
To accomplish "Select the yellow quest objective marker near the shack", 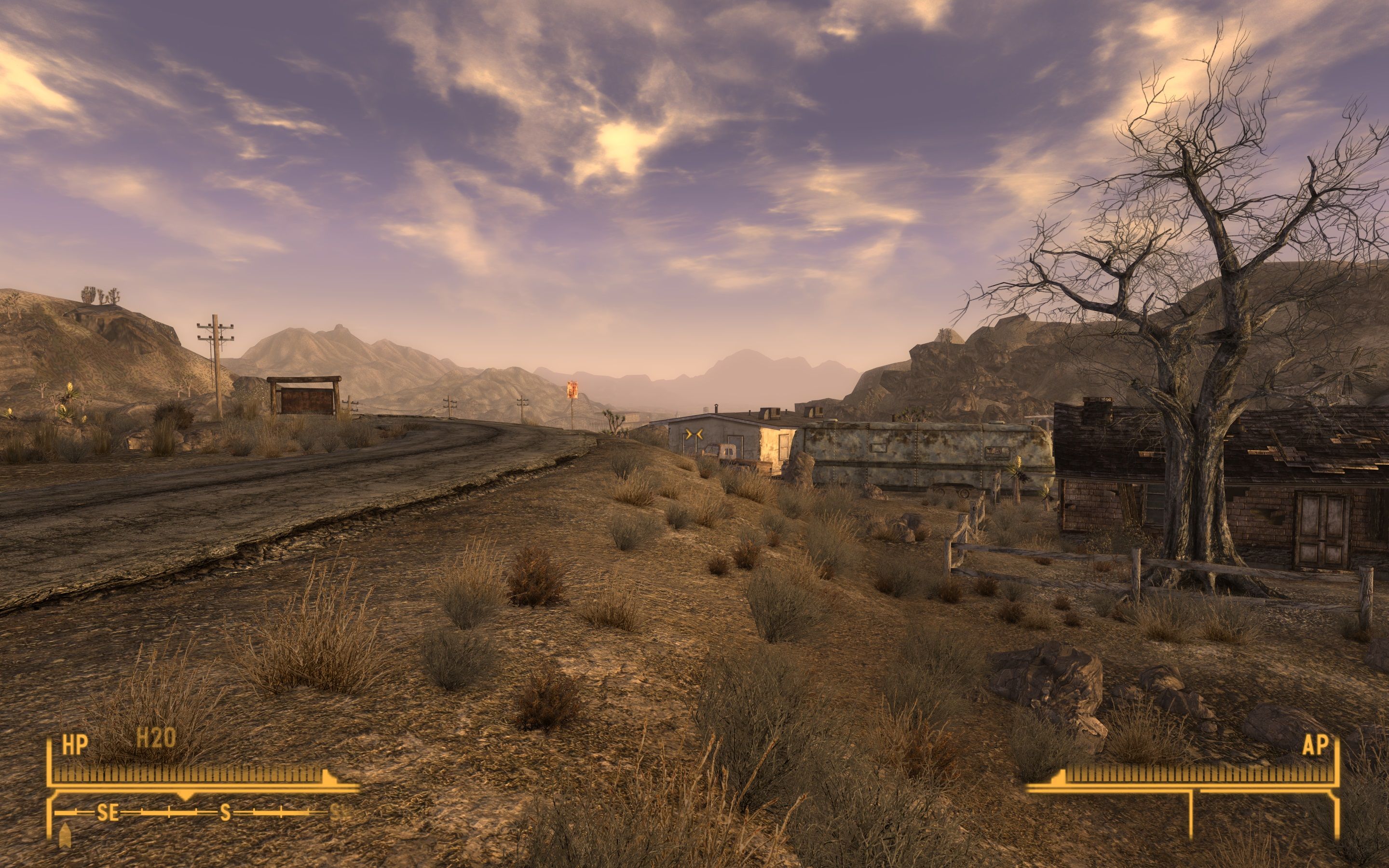I will (x=694, y=434).
